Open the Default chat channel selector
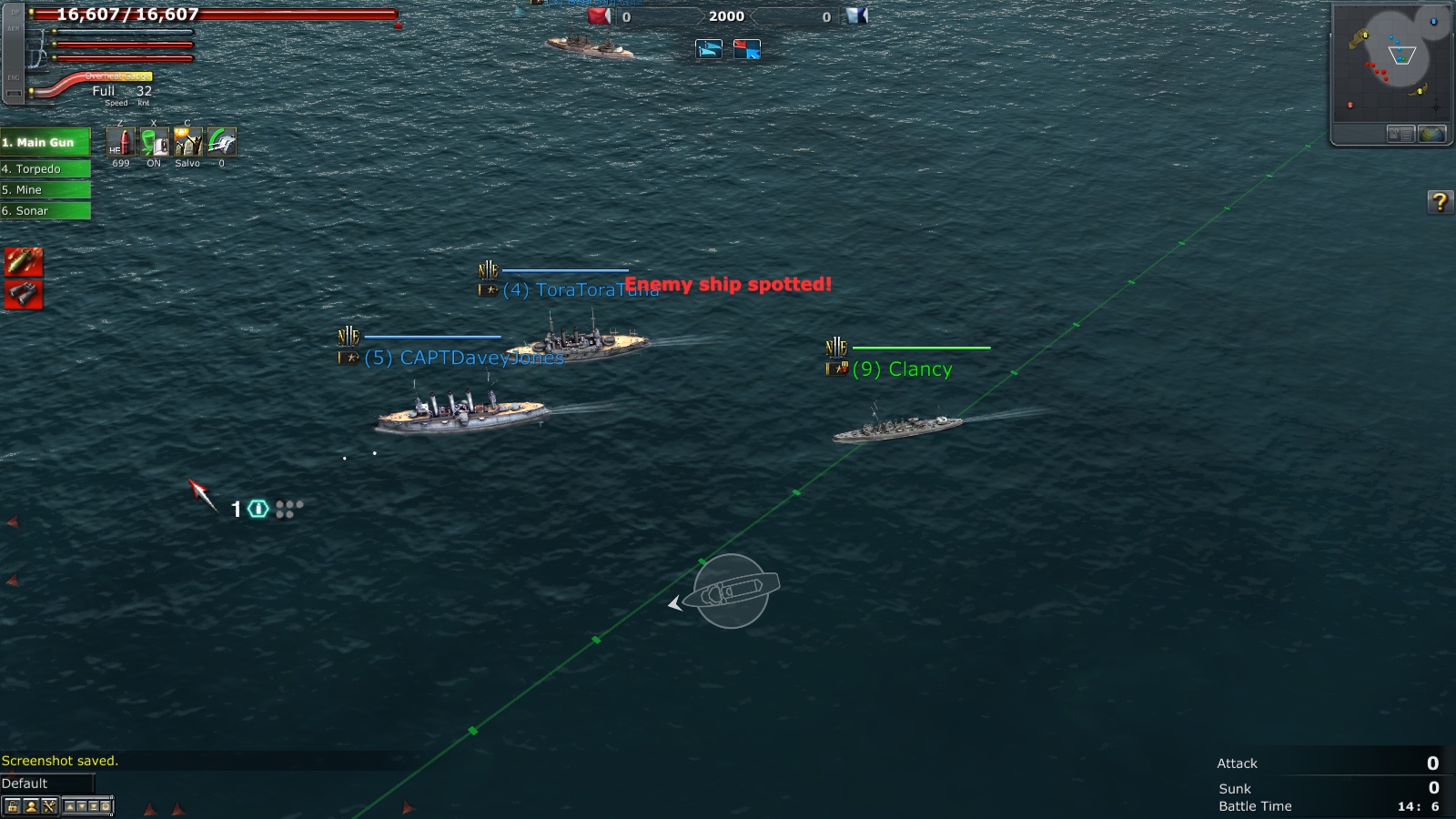 pyautogui.click(x=45, y=783)
